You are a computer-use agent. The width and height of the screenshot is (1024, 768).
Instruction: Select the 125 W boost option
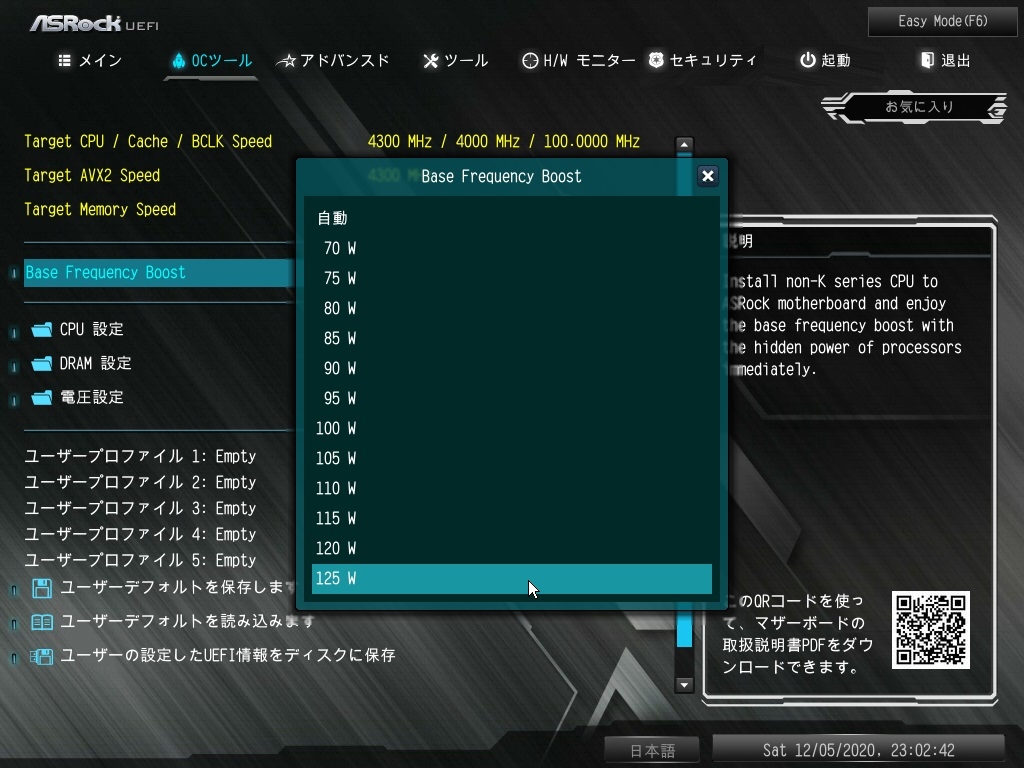[x=511, y=579]
